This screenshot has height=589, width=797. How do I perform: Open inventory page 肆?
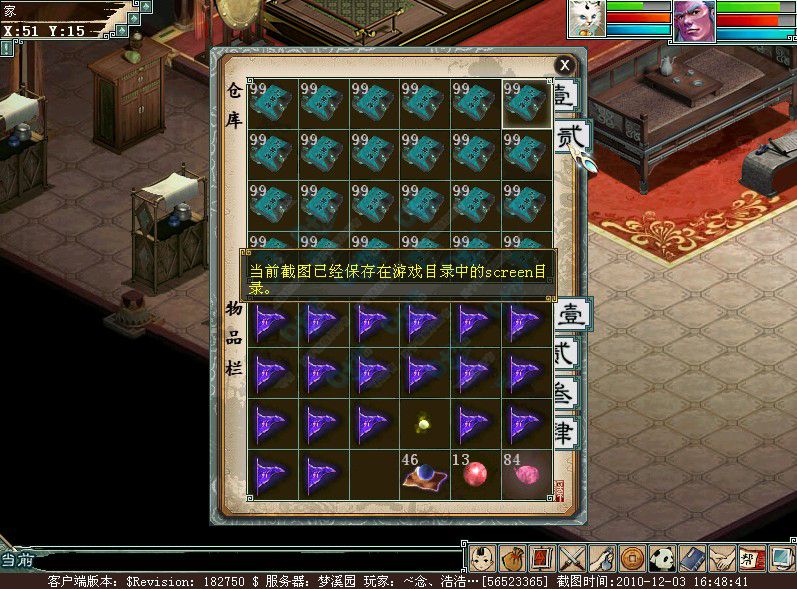(566, 433)
